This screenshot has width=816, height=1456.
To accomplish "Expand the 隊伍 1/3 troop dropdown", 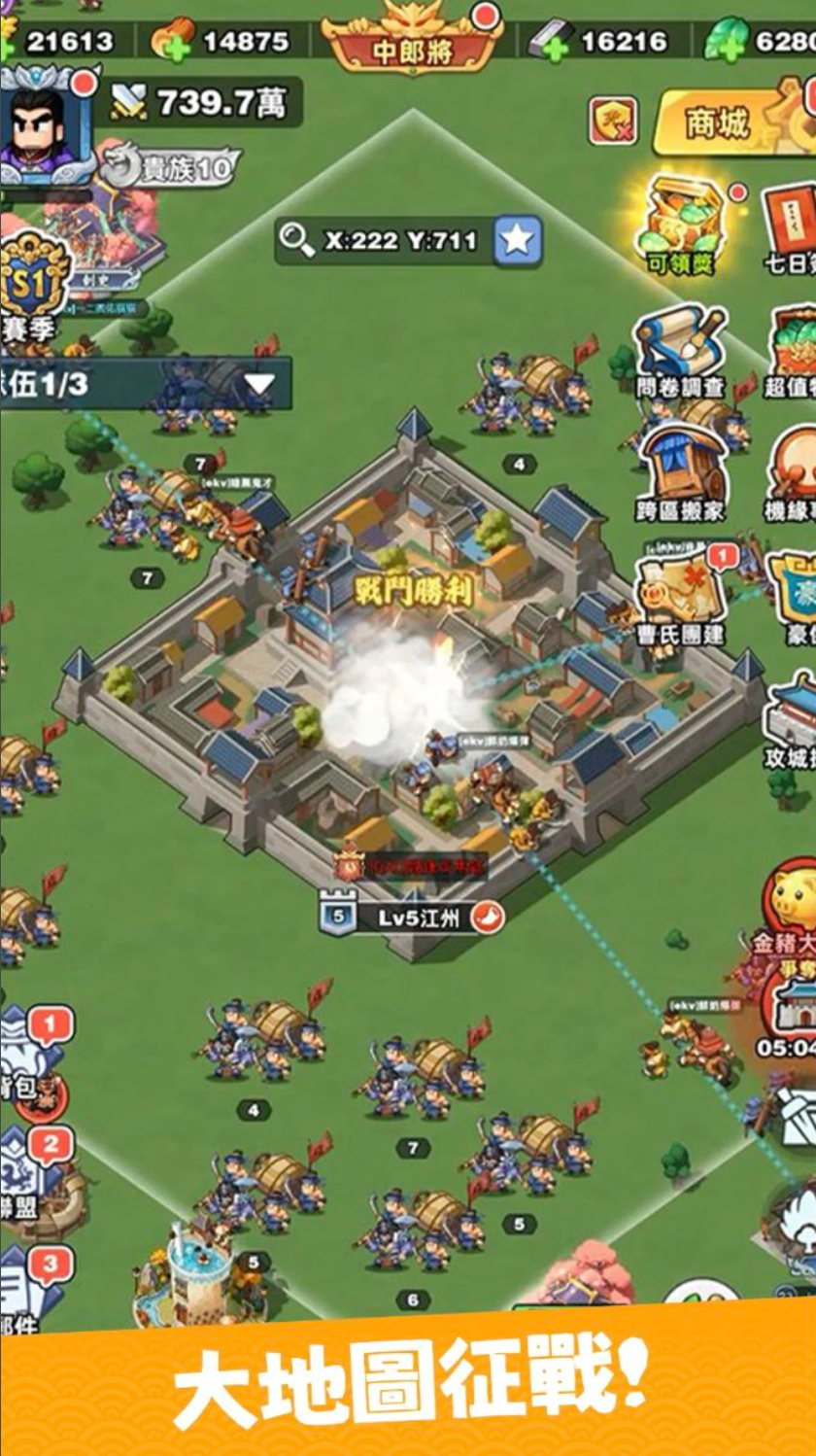I will click(x=257, y=384).
